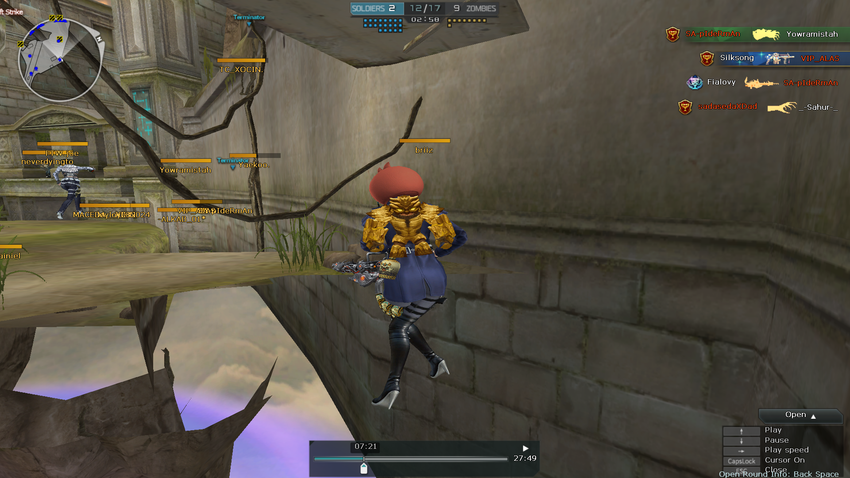
Task: Click the circular minimap radar
Action: pyautogui.click(x=59, y=59)
